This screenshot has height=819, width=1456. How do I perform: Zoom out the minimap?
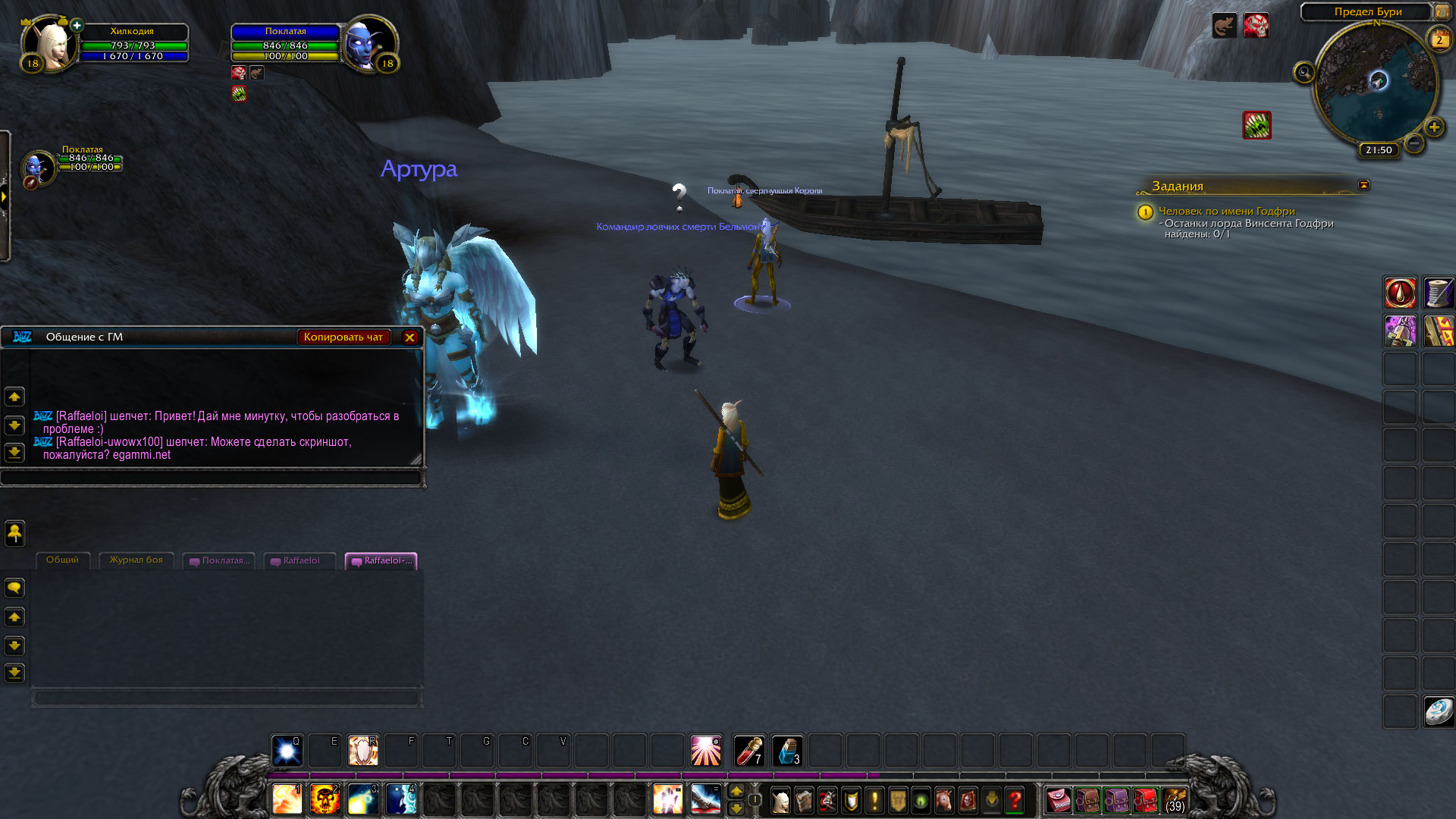point(1414,143)
